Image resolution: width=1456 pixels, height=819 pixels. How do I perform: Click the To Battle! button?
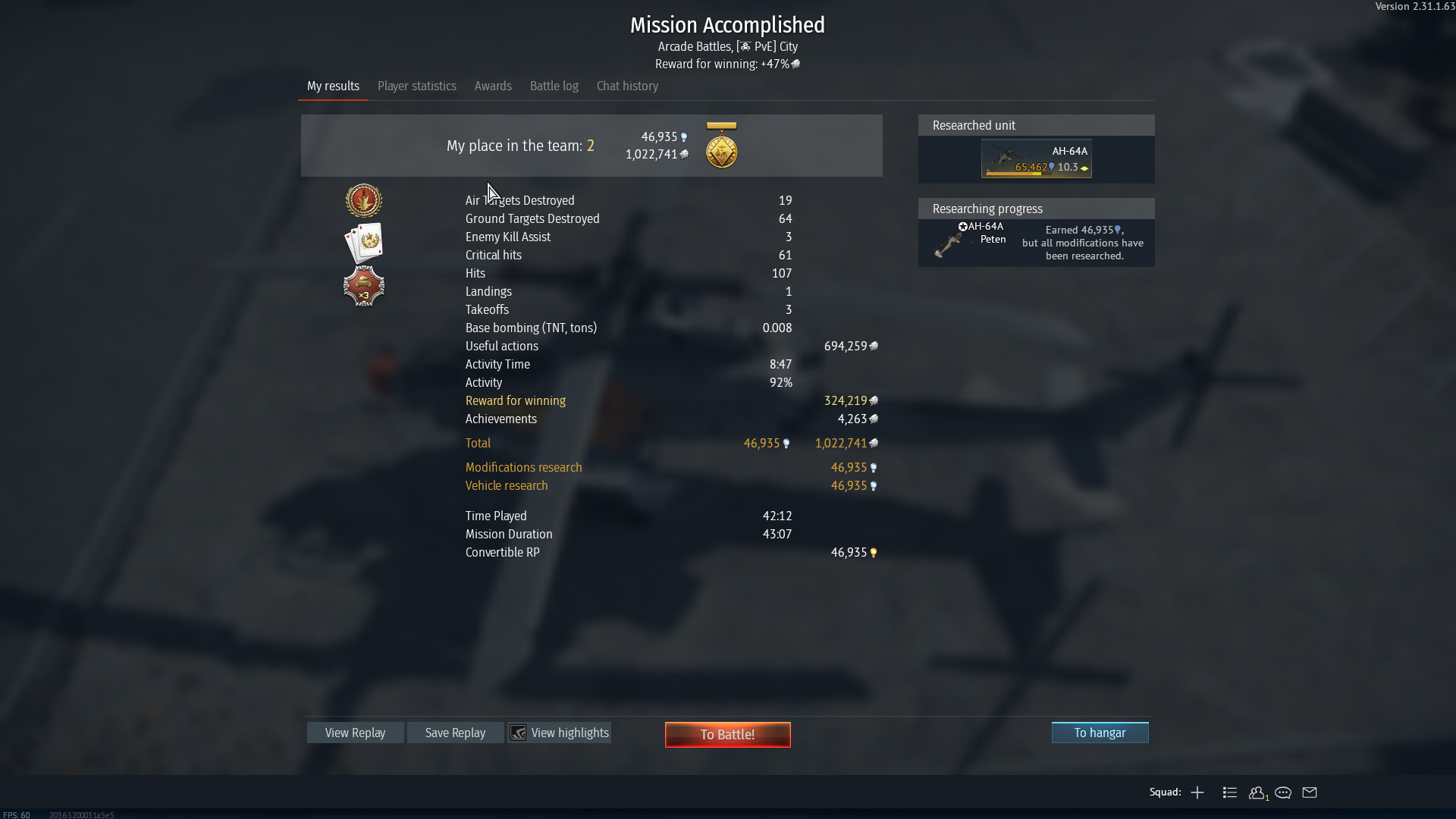[x=726, y=734]
